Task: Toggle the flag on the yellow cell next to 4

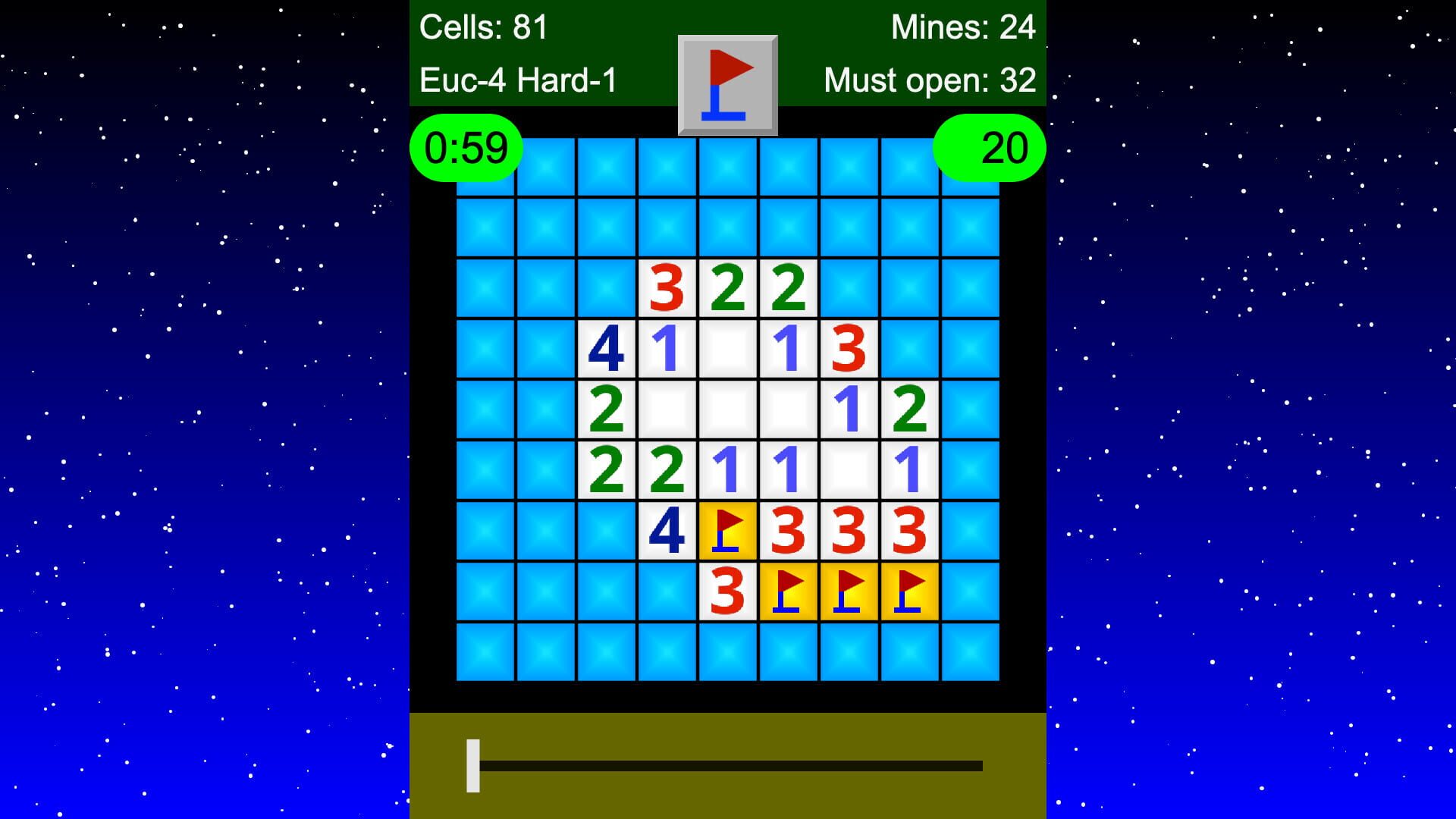Action: (726, 531)
